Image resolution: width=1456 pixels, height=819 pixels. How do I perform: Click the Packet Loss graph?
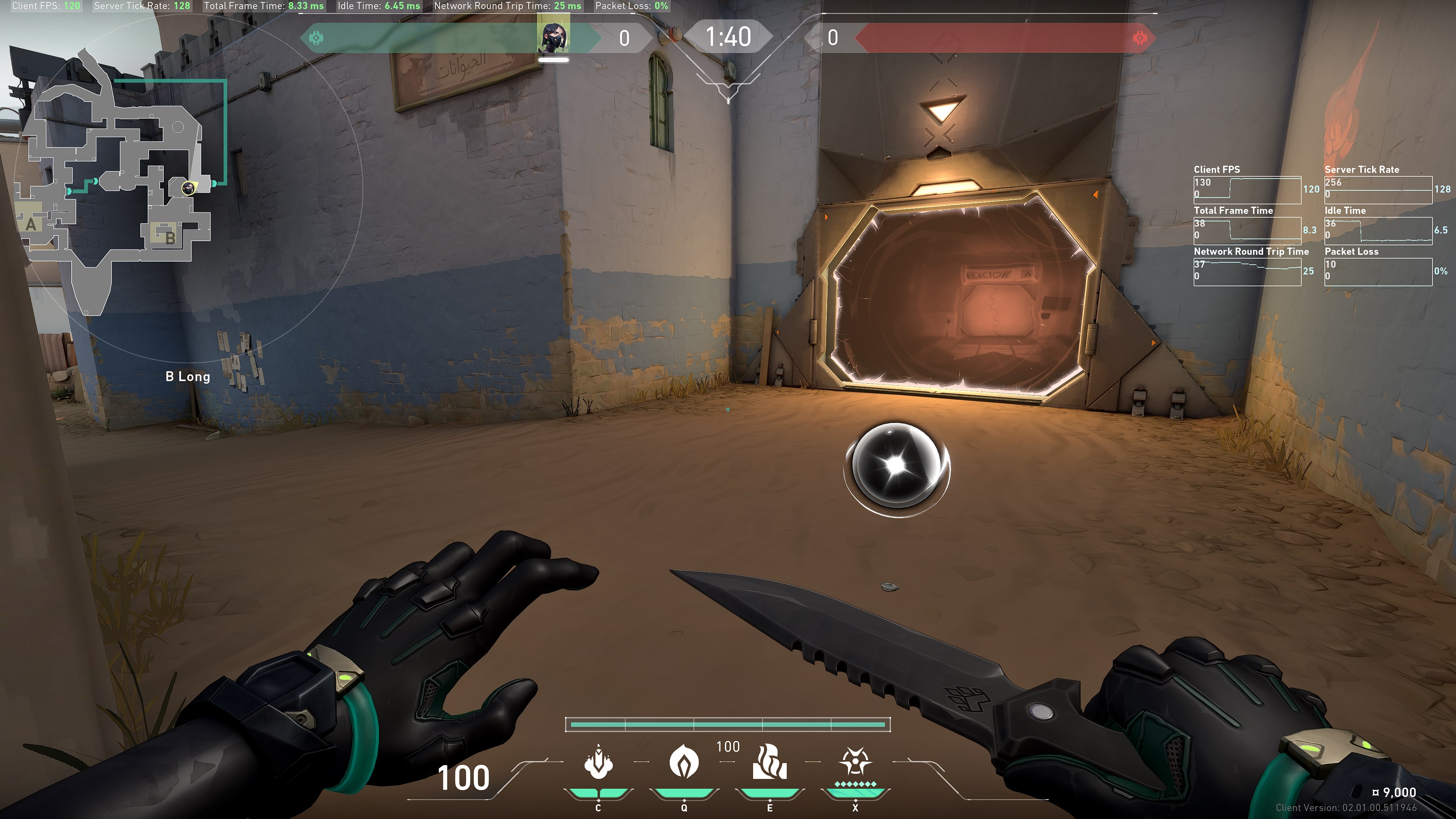click(1378, 272)
